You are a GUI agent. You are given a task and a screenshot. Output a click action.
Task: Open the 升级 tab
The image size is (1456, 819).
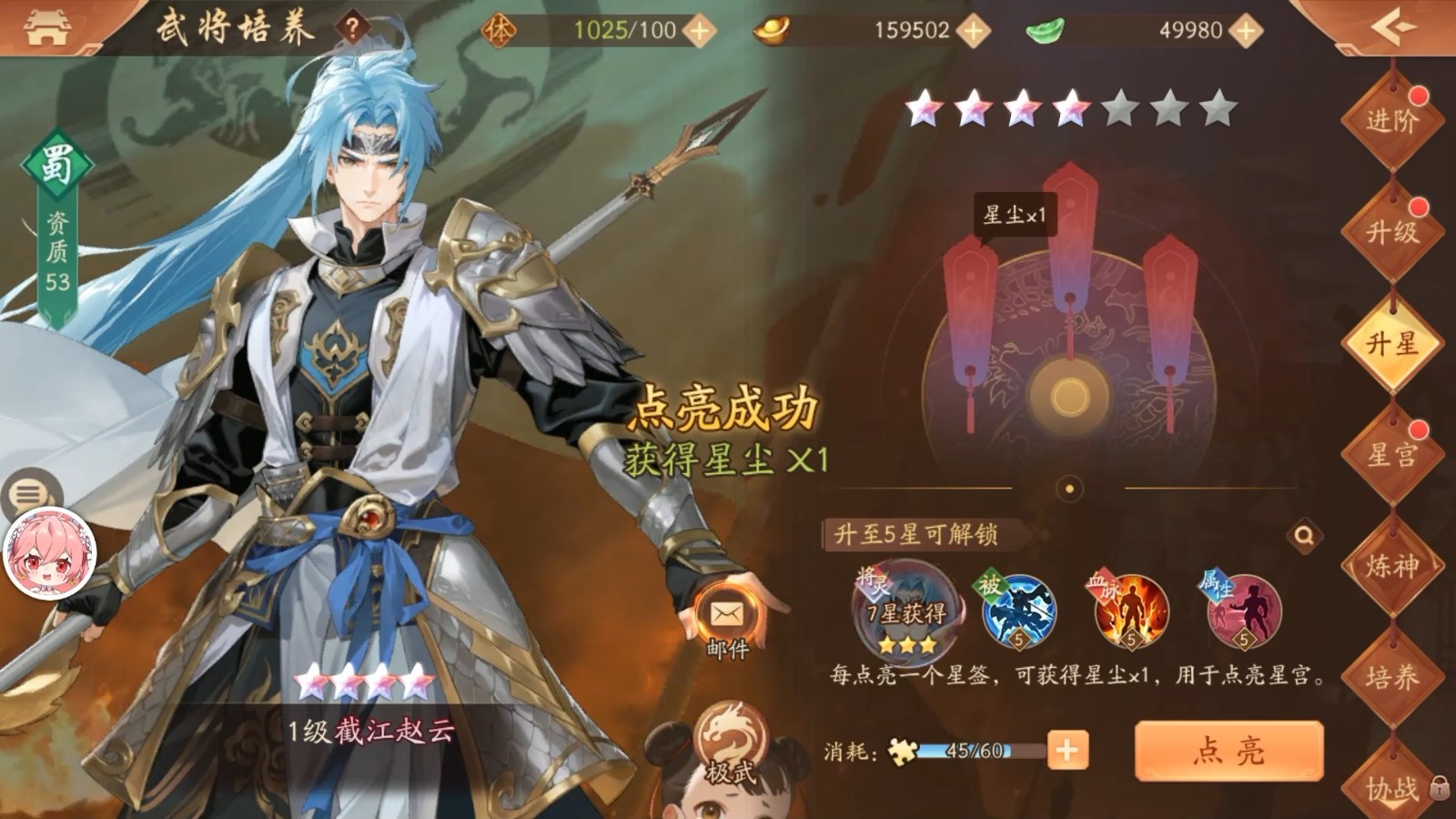[x=1391, y=232]
